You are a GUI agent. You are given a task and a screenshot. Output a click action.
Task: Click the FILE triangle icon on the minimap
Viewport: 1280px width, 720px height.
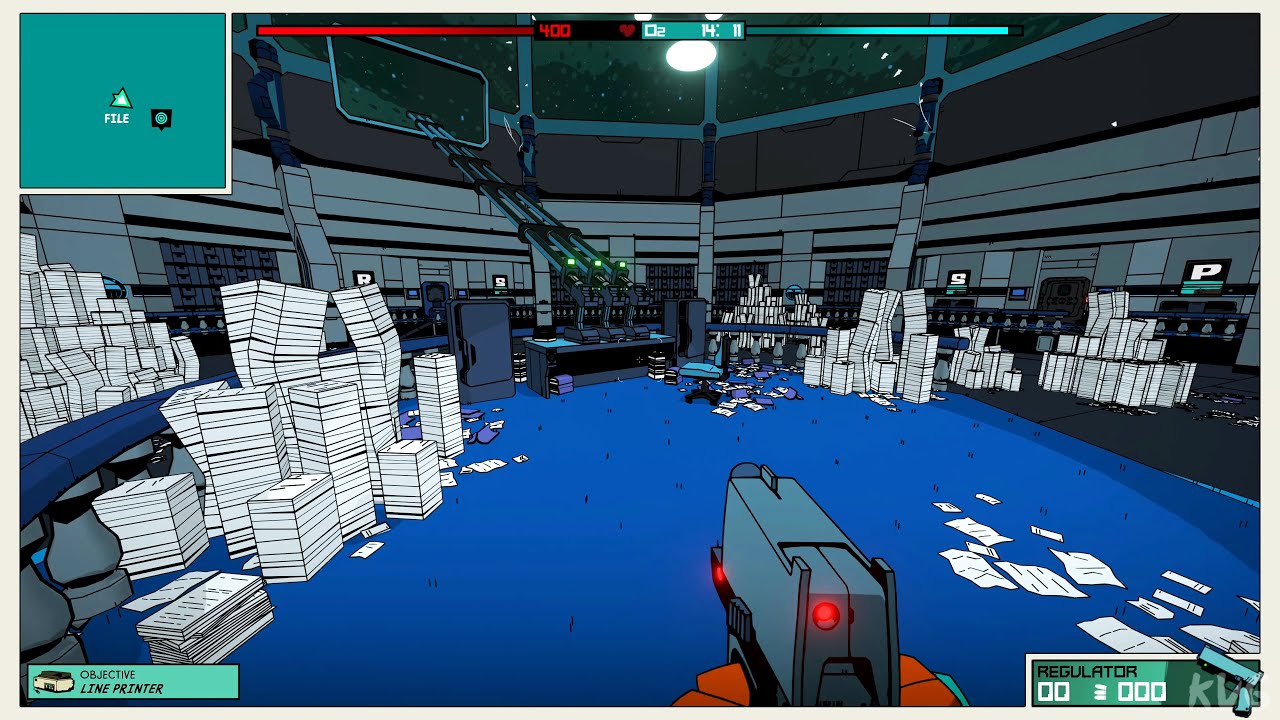119,98
